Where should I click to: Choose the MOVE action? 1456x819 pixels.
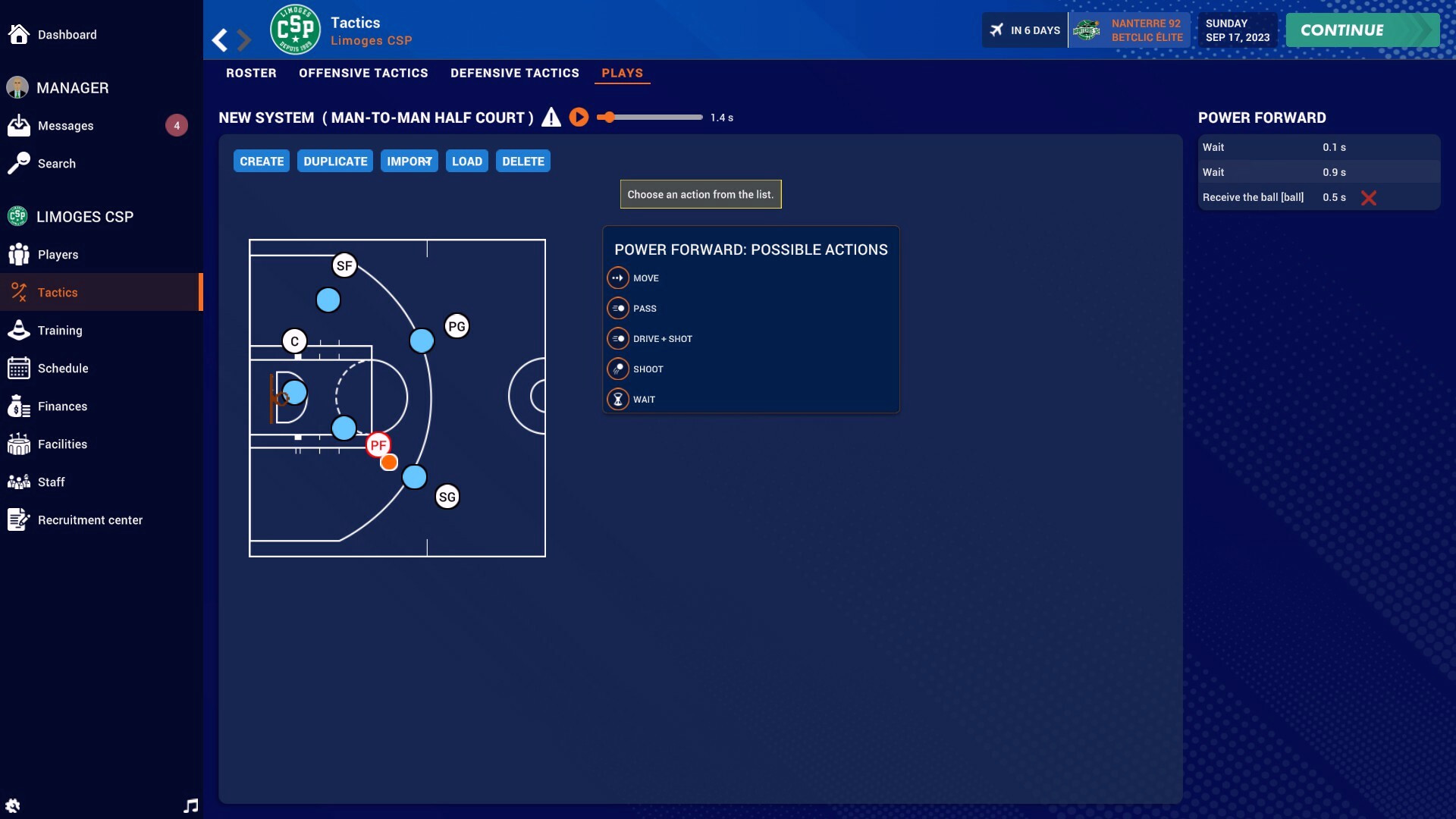tap(645, 278)
